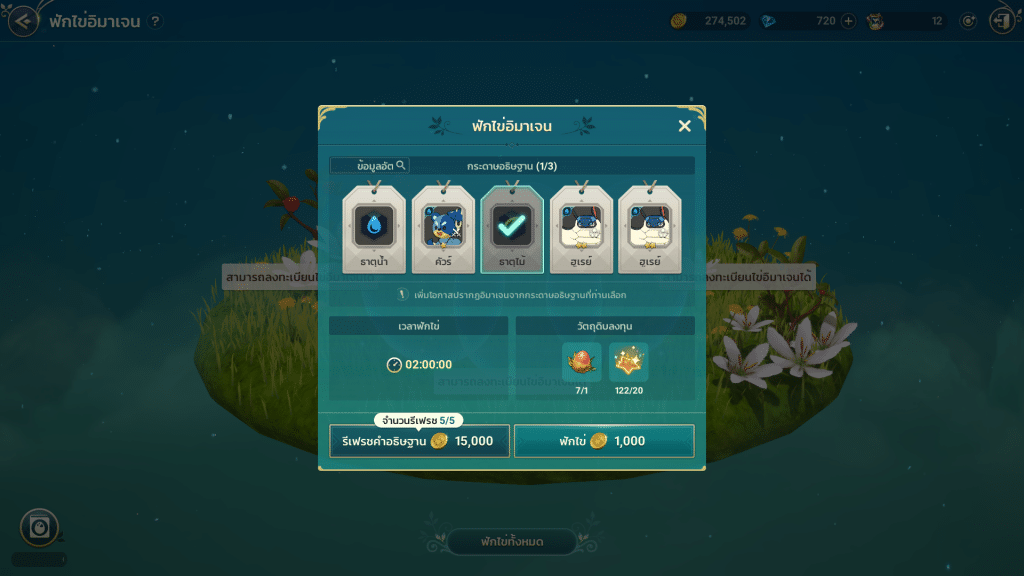Deselect the checked ธาตุไม้ prayer tag
1024x576 pixels.
[x=512, y=229]
